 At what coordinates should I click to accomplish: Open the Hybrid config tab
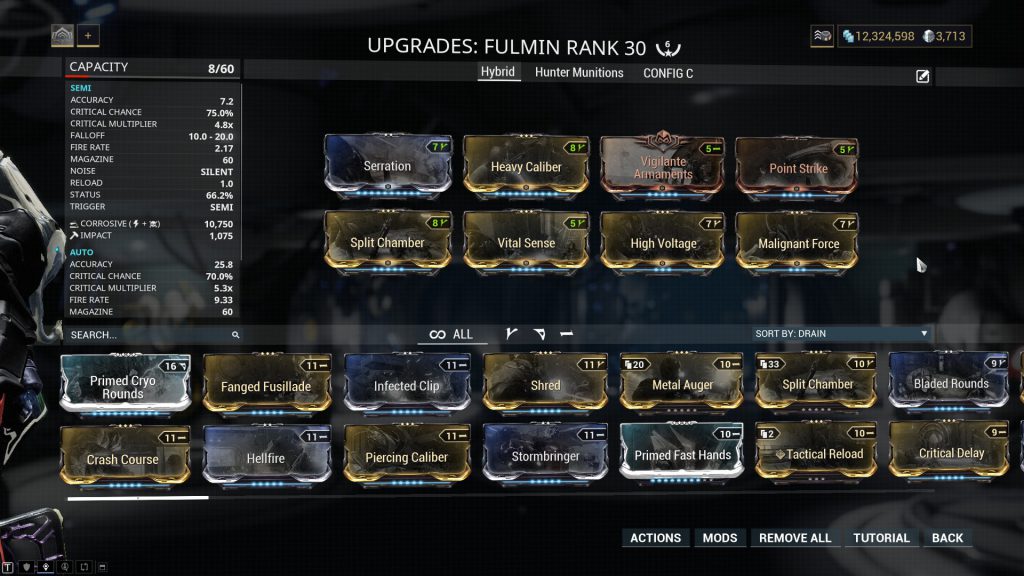497,73
